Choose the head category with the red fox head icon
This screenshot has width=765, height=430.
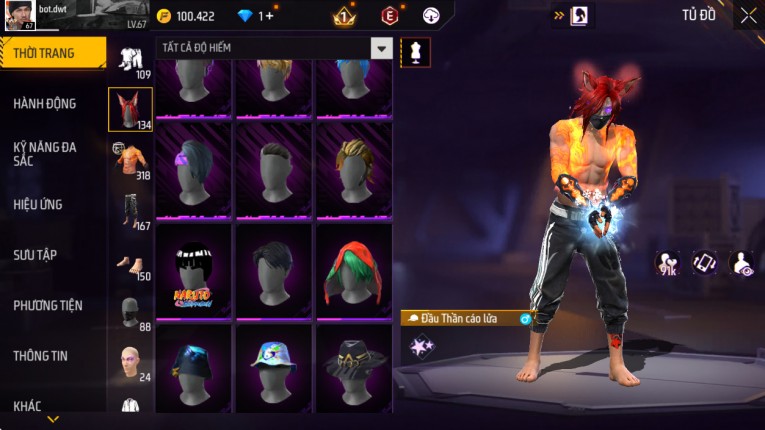(x=130, y=110)
